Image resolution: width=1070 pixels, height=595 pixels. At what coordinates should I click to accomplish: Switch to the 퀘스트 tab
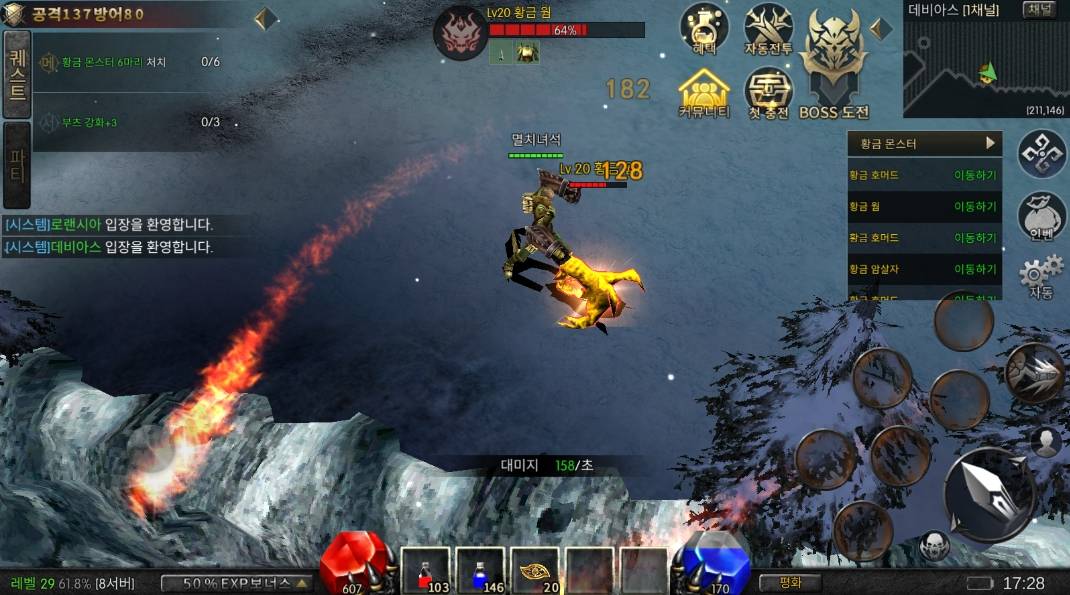pos(17,75)
